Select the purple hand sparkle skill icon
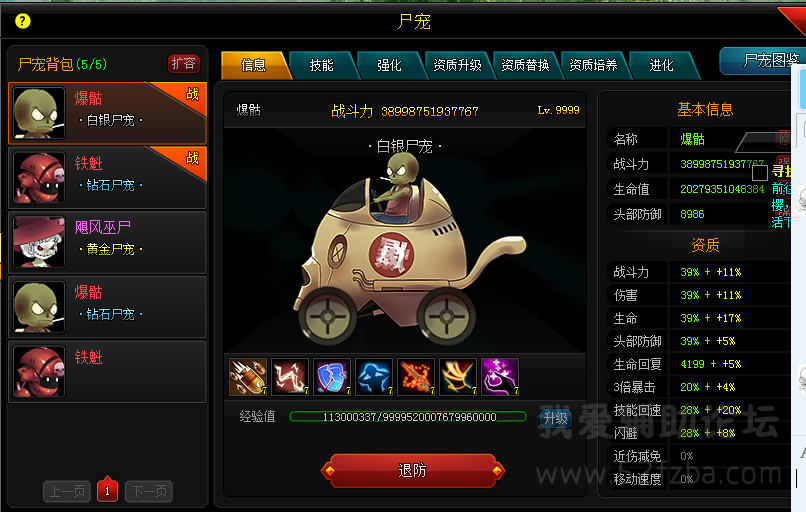 tap(499, 377)
